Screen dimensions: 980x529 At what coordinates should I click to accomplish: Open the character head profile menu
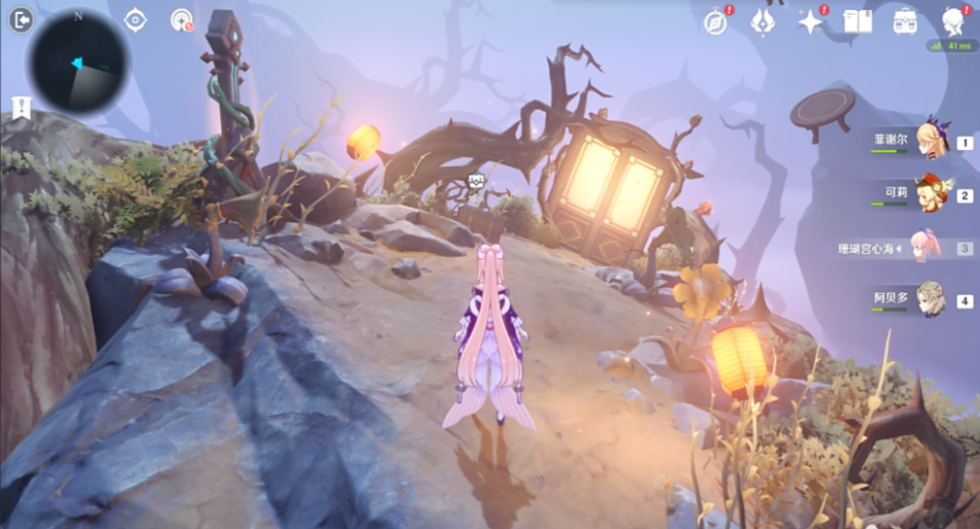pos(955,21)
